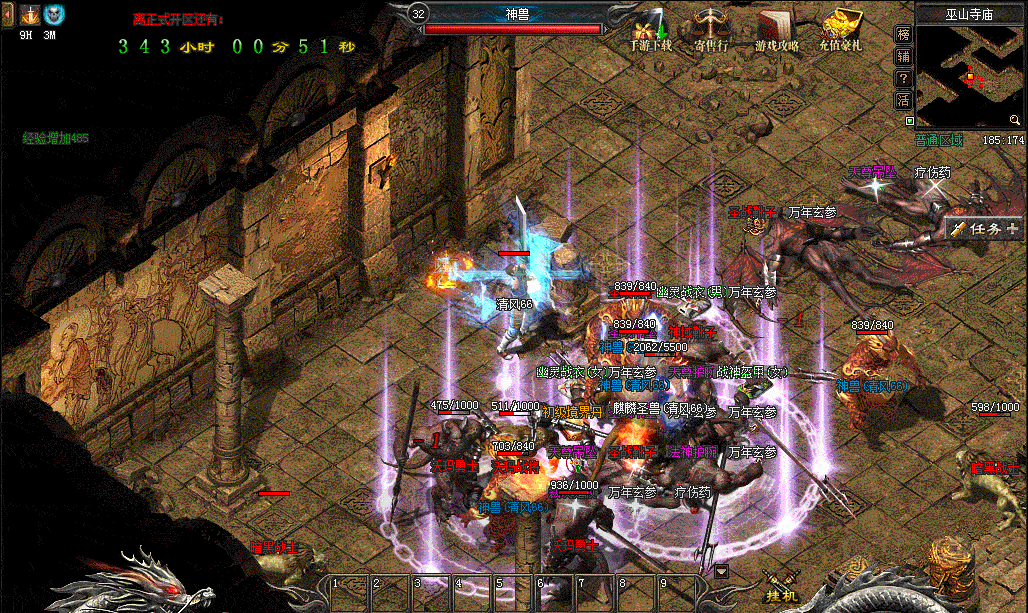This screenshot has width=1028, height=613.
Task: Click the 辅 assist button
Action: tap(903, 57)
